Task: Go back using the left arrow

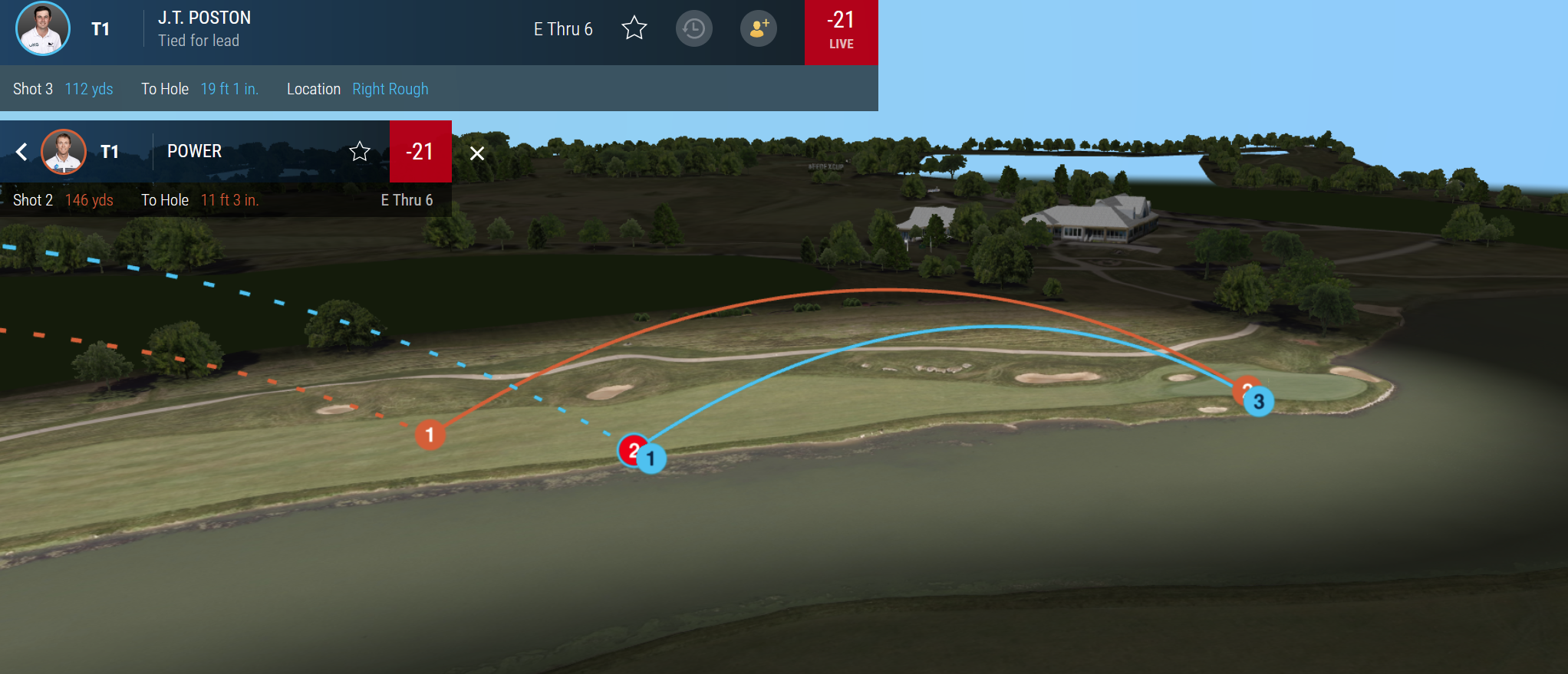Action: [21, 152]
